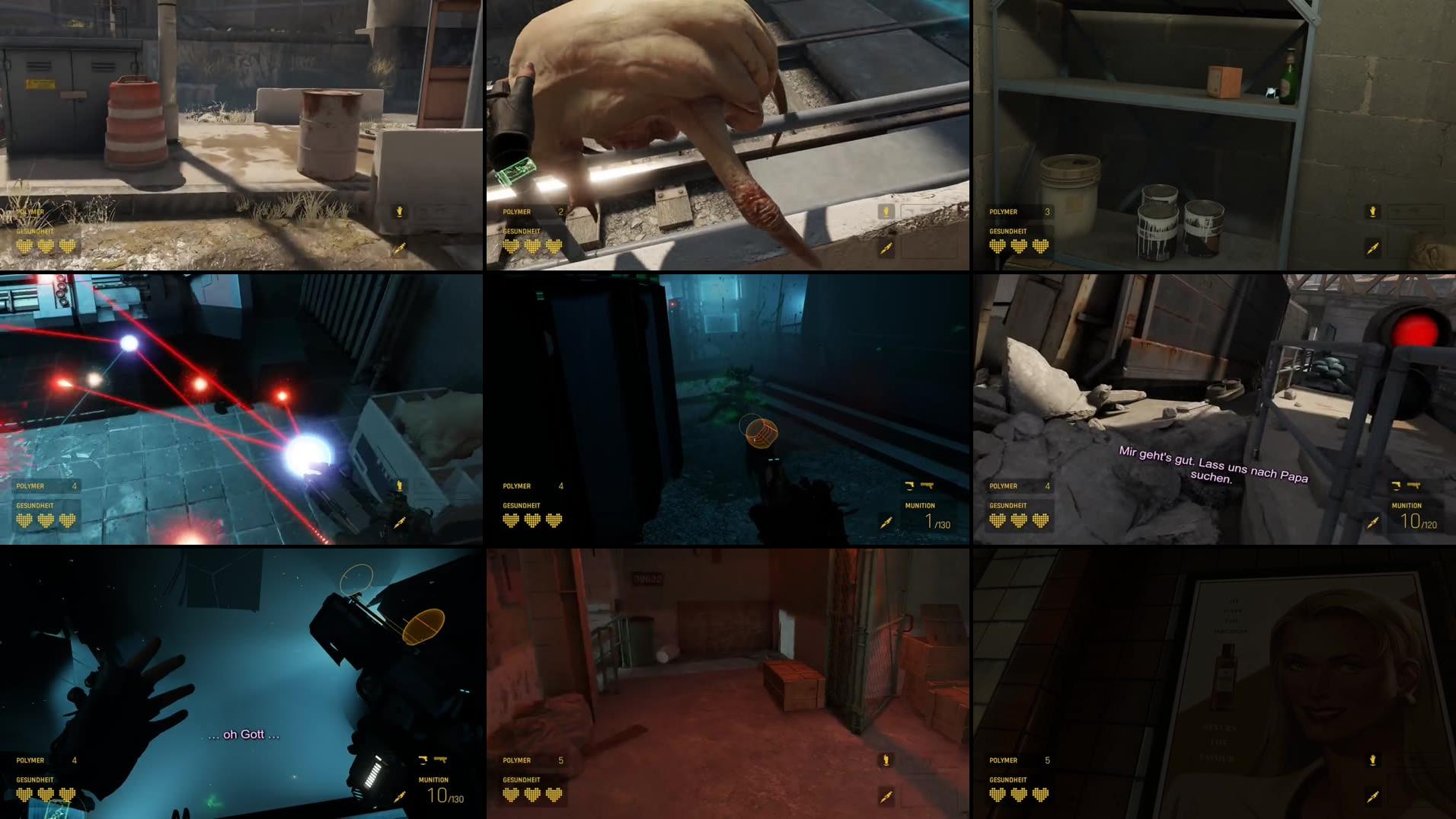Click the POLYMER counter showing 5 in bottom-center panel

[x=533, y=760]
